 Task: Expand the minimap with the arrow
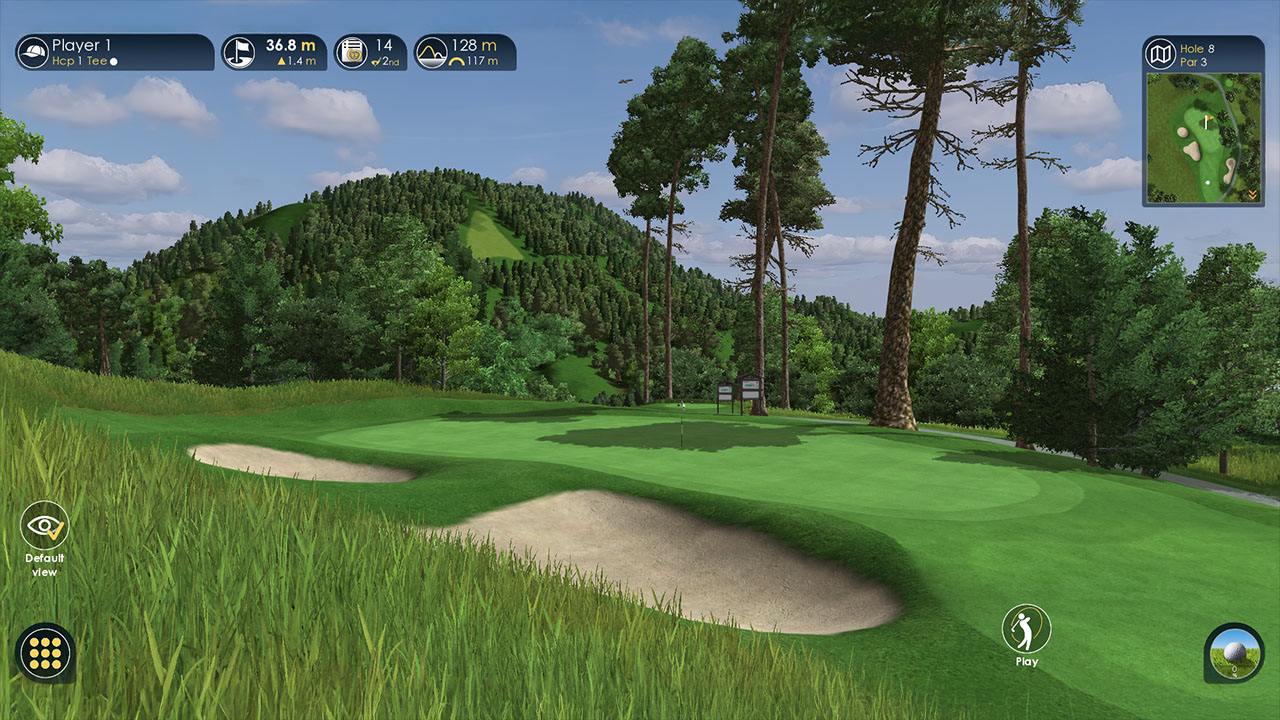[x=1253, y=195]
